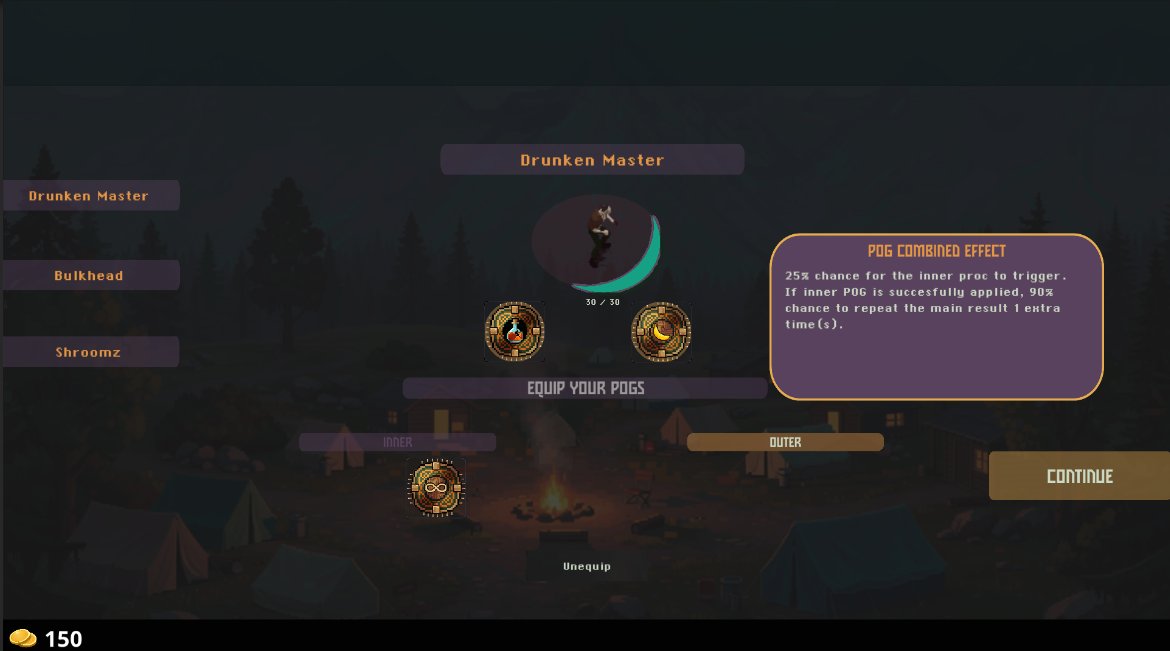
Task: Open the Inner POG tab
Action: [397, 442]
